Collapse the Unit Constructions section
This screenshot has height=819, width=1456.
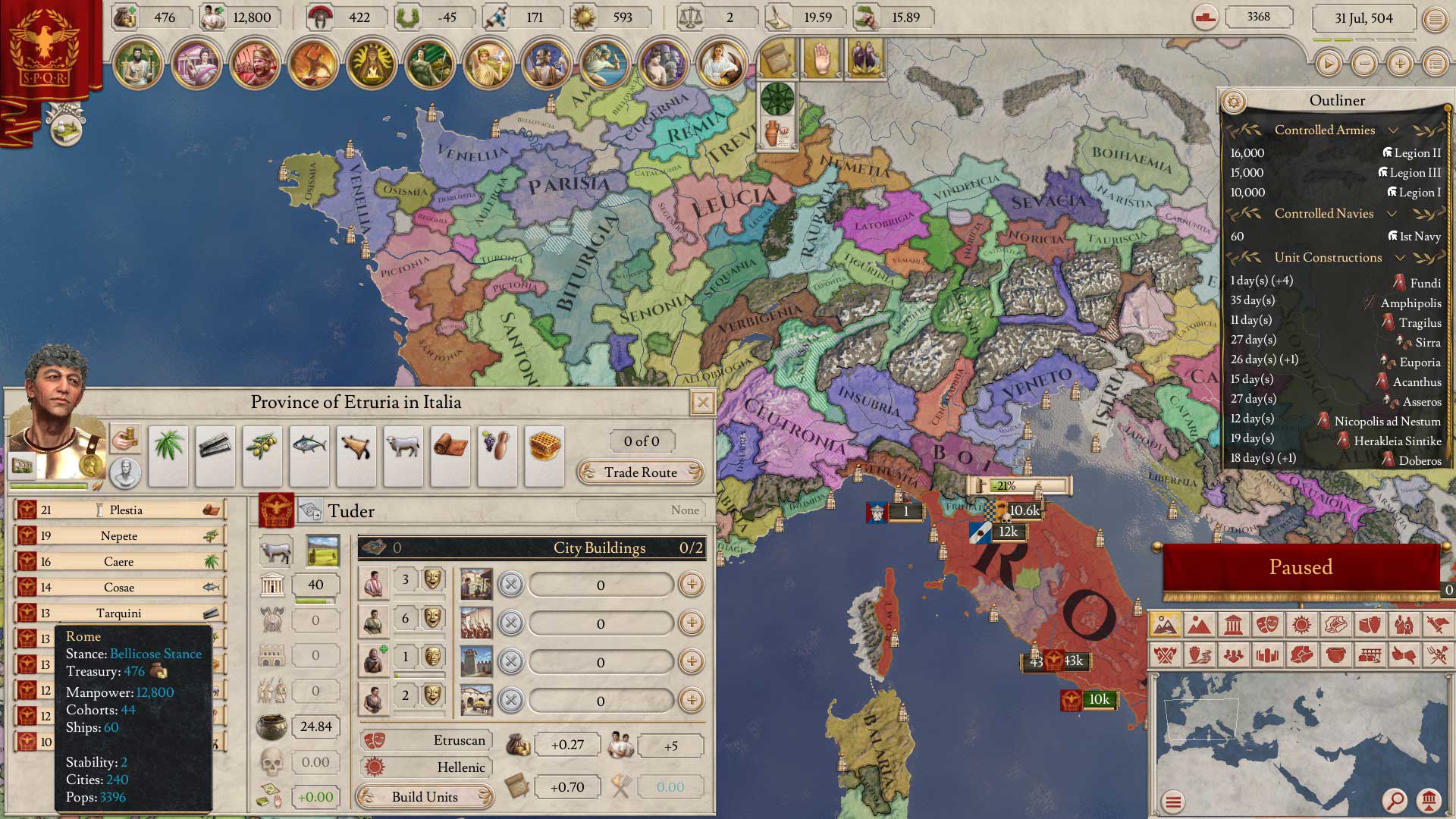[1400, 258]
